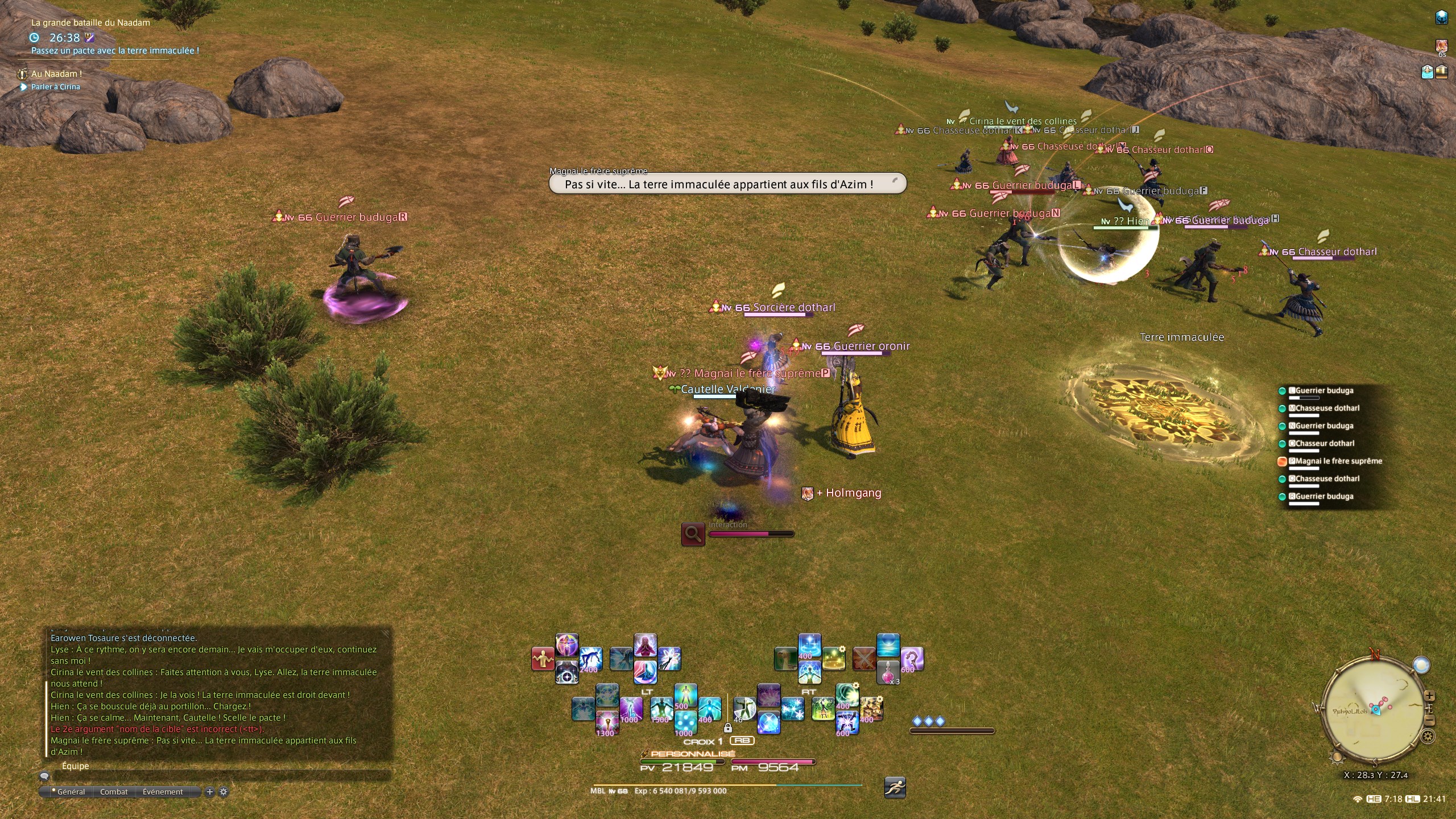Click the chat message input field
Screen dimensions: 1456x819
pos(222,776)
